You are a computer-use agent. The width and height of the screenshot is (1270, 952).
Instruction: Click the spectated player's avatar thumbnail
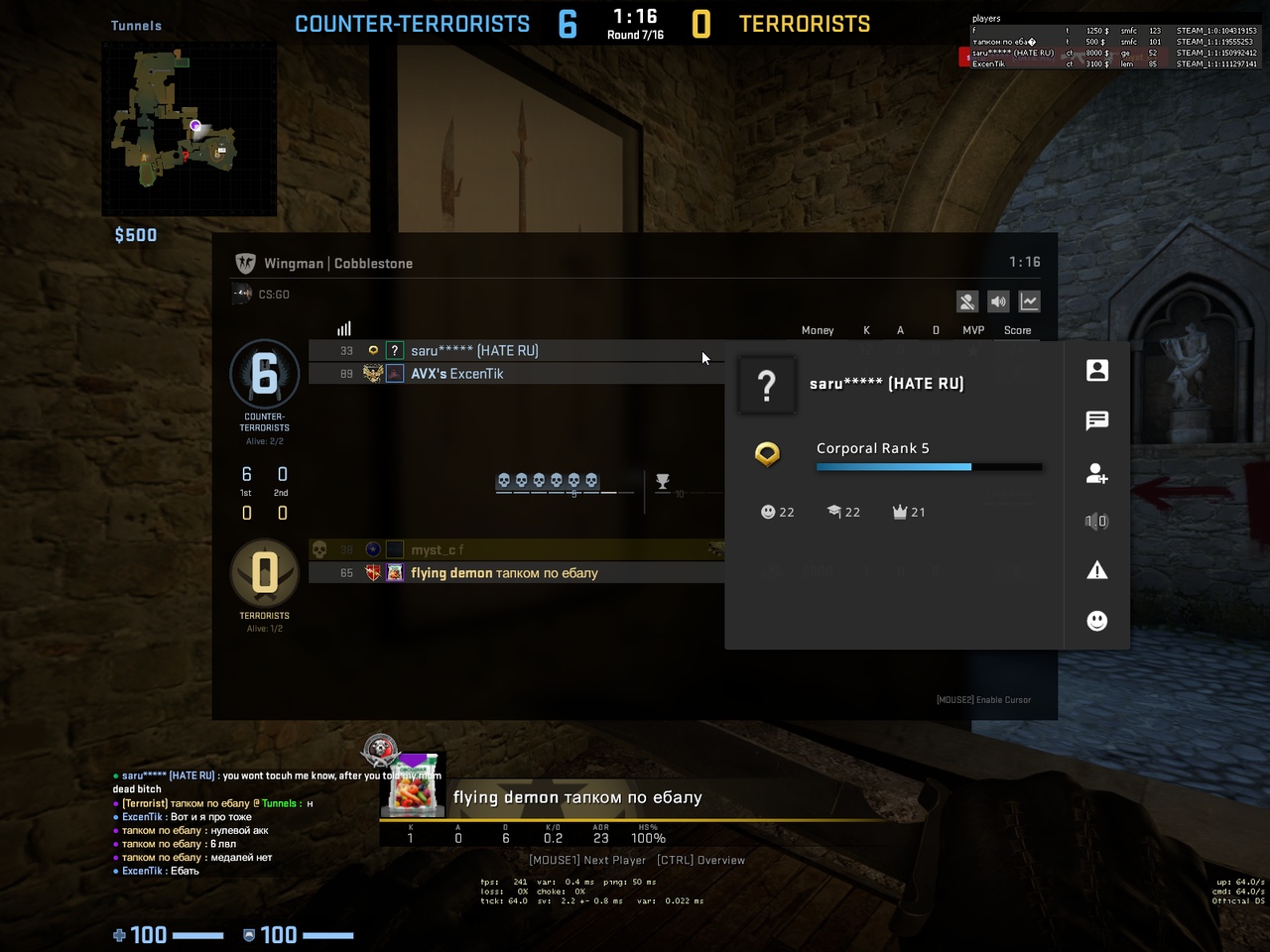coord(415,785)
